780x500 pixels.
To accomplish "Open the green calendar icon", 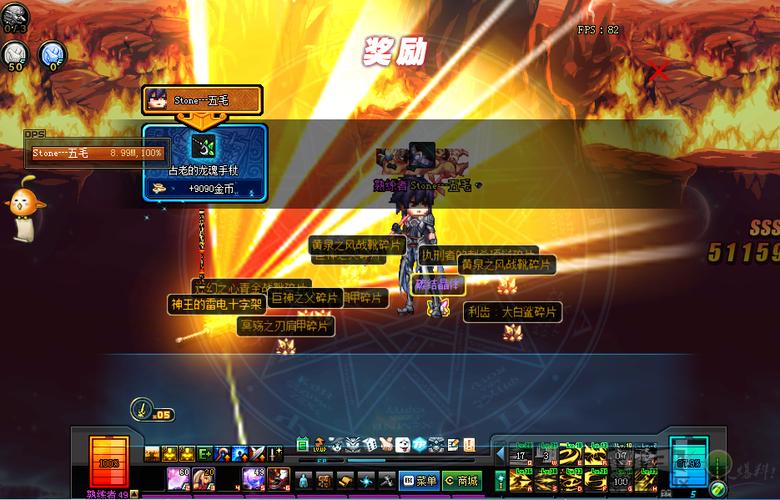I will [303, 444].
